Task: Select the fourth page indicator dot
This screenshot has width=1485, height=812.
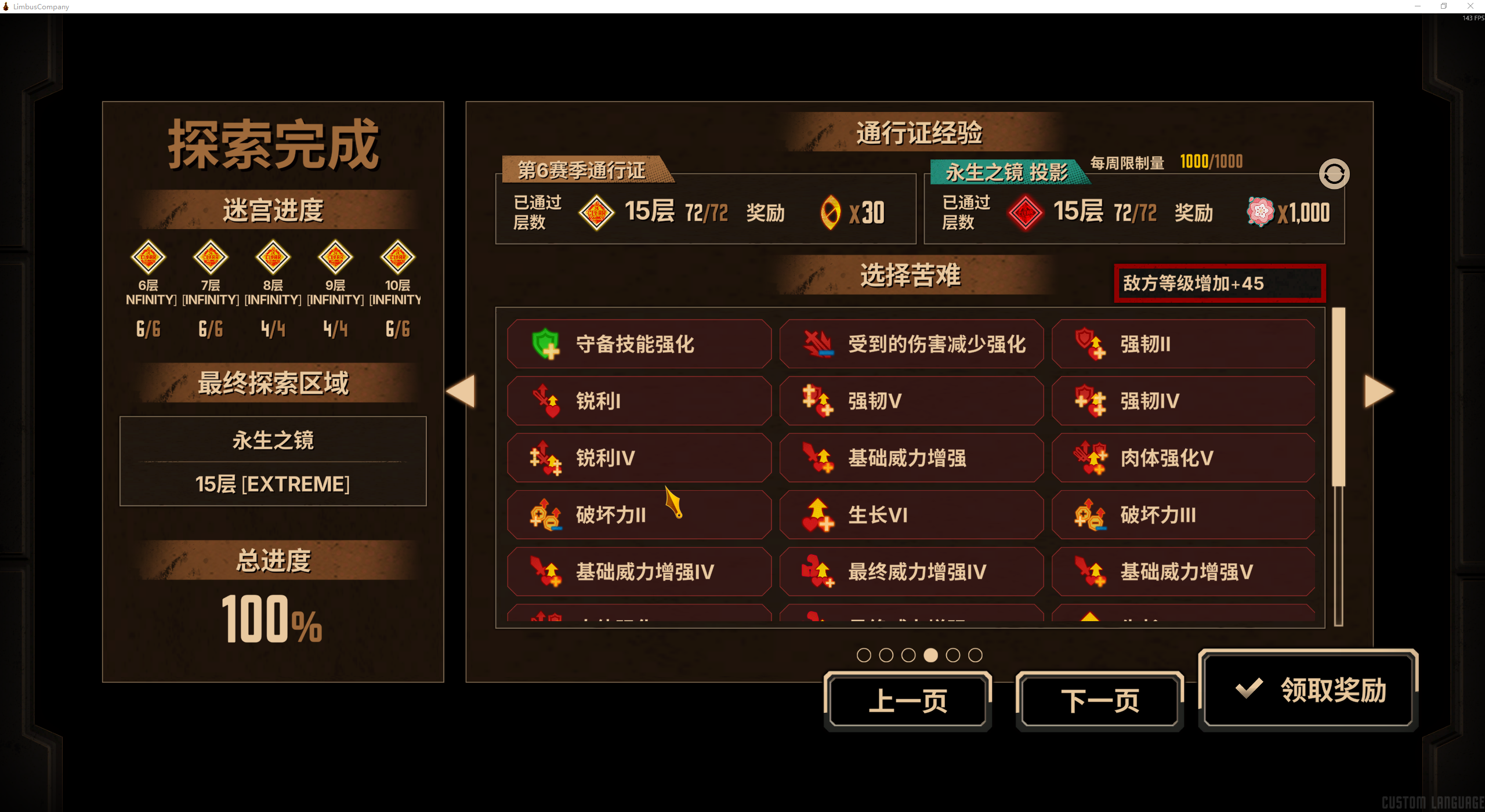Action: pos(930,655)
